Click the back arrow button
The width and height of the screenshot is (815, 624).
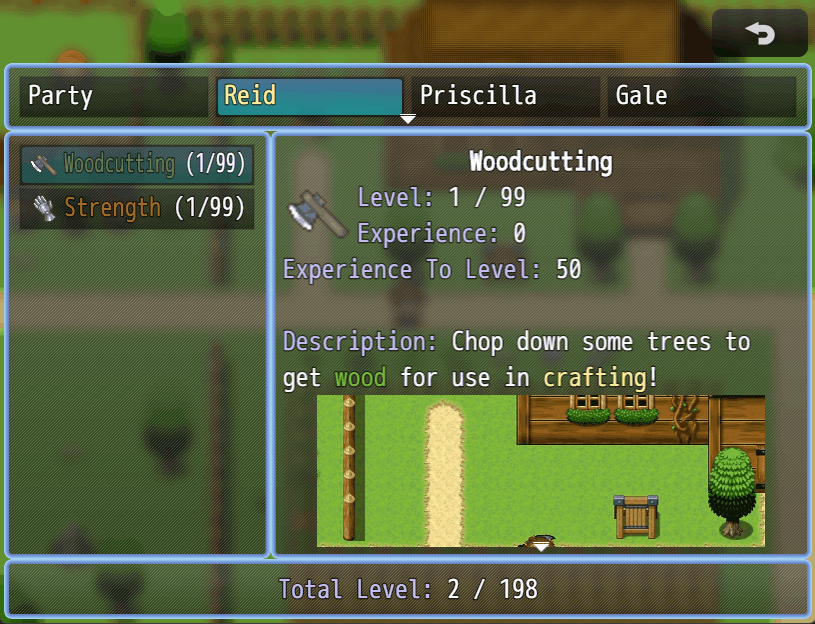(760, 34)
